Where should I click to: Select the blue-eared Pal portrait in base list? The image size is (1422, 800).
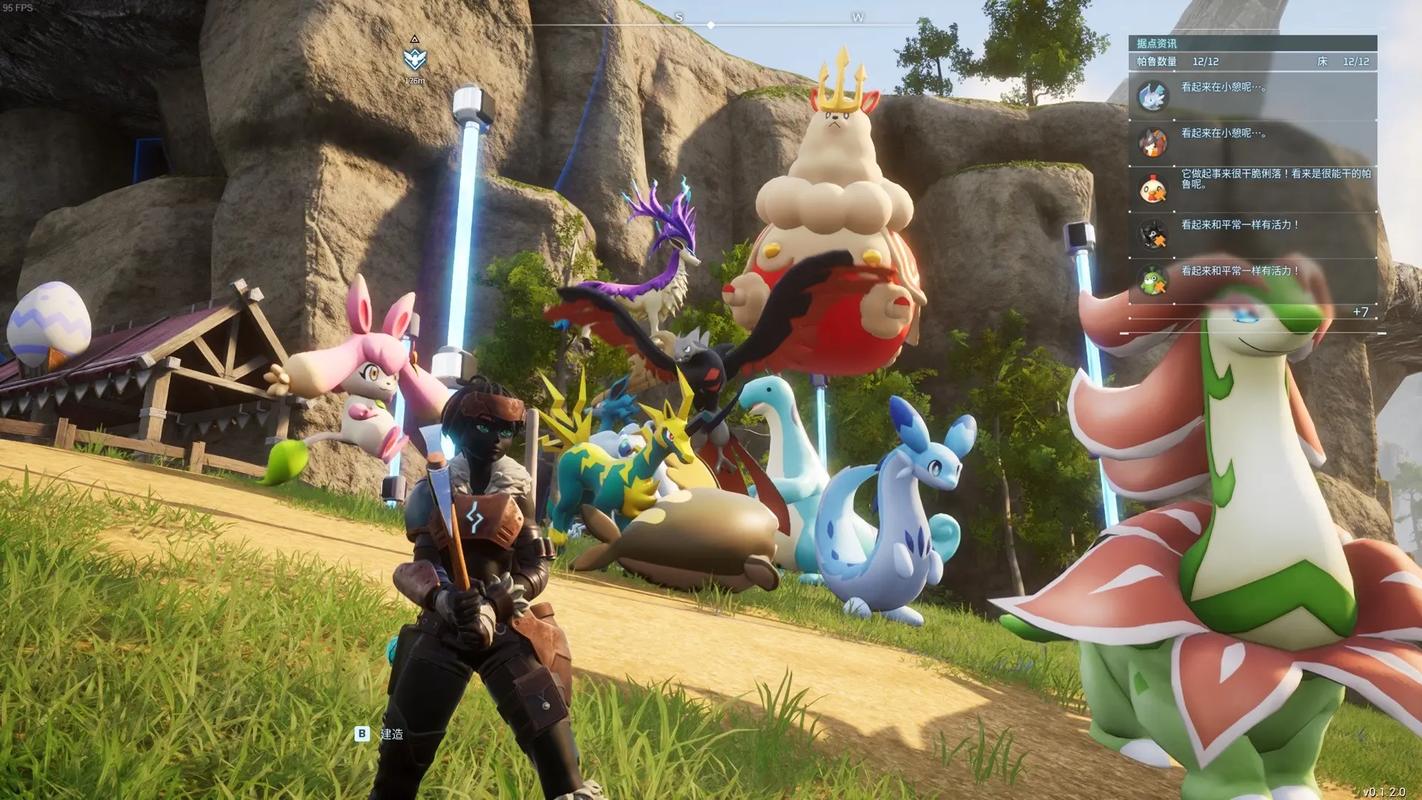tap(1153, 95)
